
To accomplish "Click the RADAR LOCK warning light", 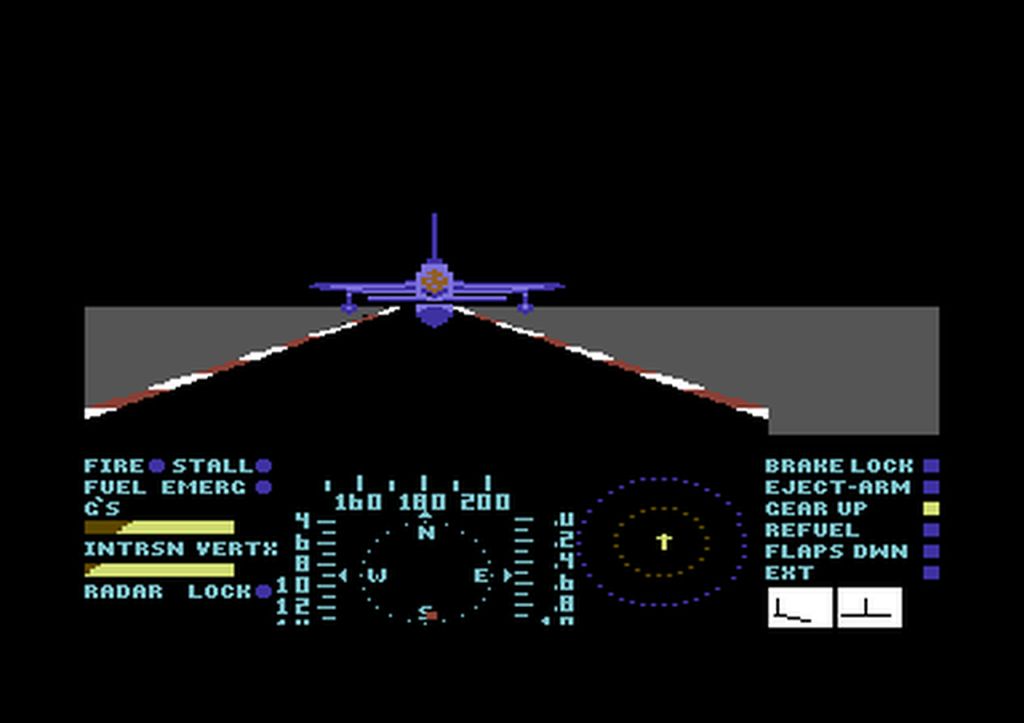I will tap(263, 591).
